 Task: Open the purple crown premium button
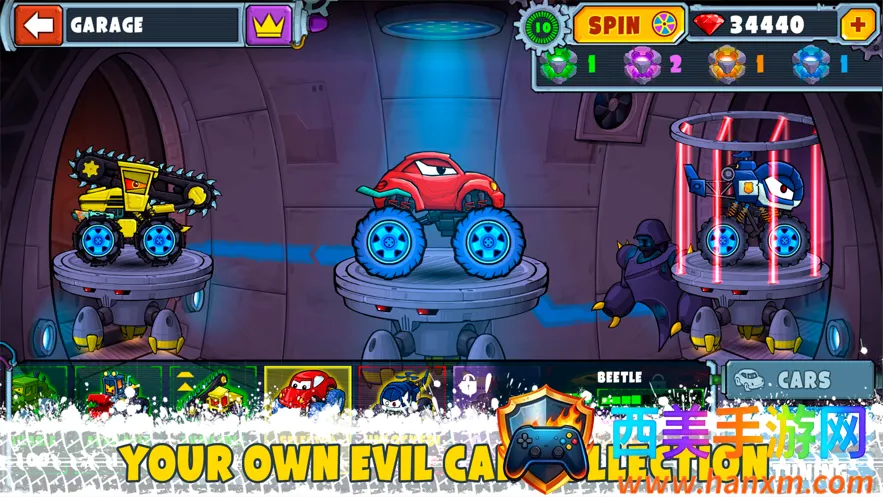click(267, 25)
